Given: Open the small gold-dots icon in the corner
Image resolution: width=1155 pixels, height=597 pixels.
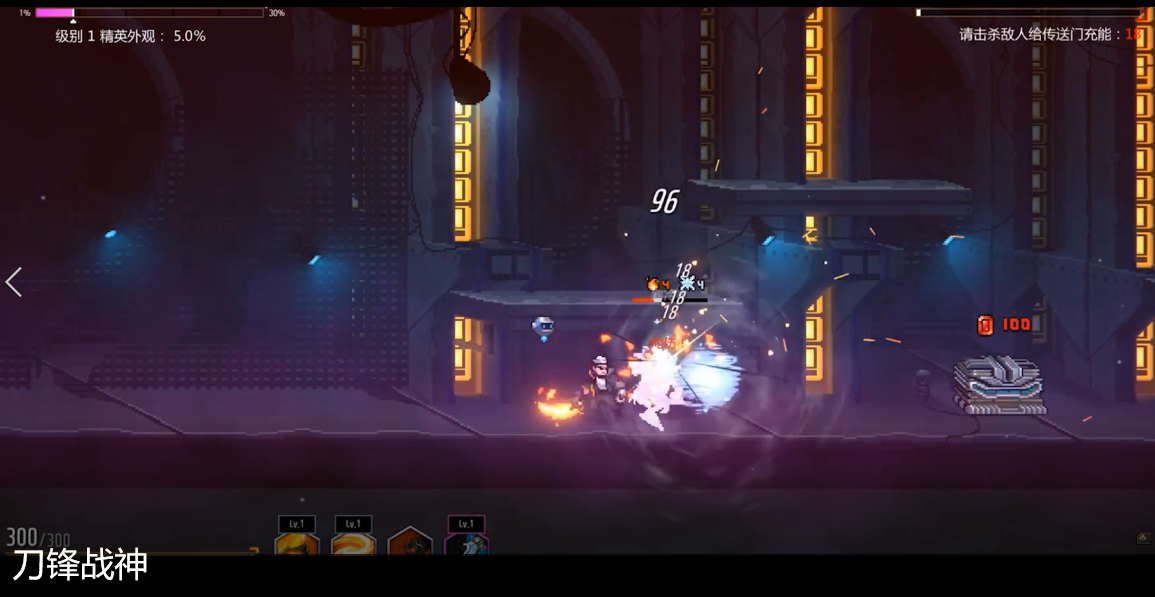Looking at the screenshot, I should click(1143, 538).
